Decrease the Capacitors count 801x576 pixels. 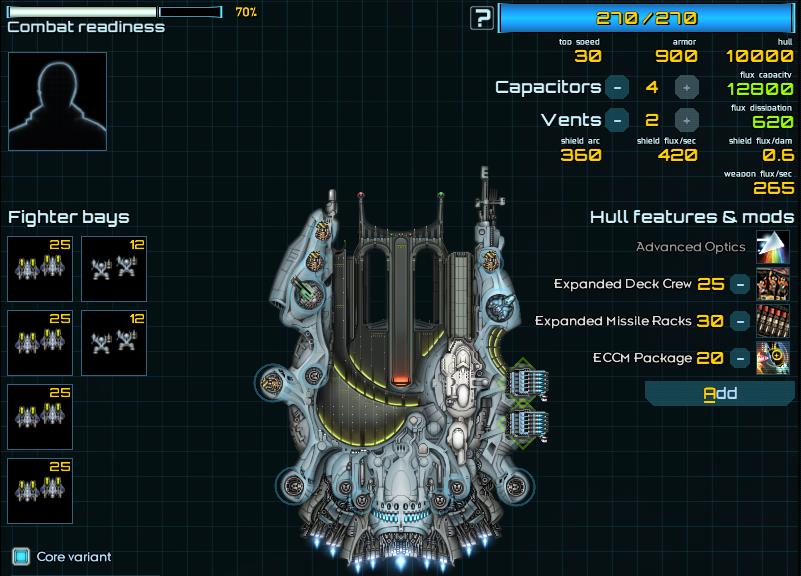click(x=618, y=87)
